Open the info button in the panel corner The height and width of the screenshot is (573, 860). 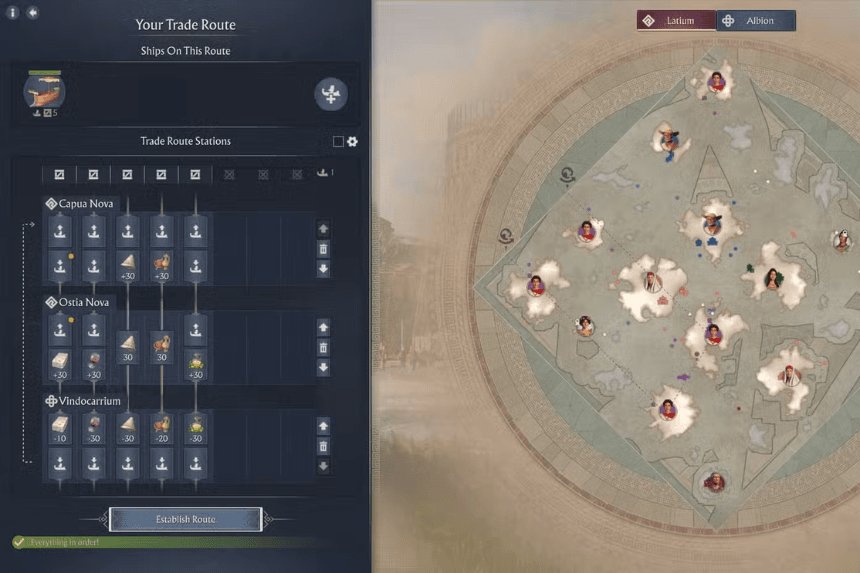(x=13, y=13)
